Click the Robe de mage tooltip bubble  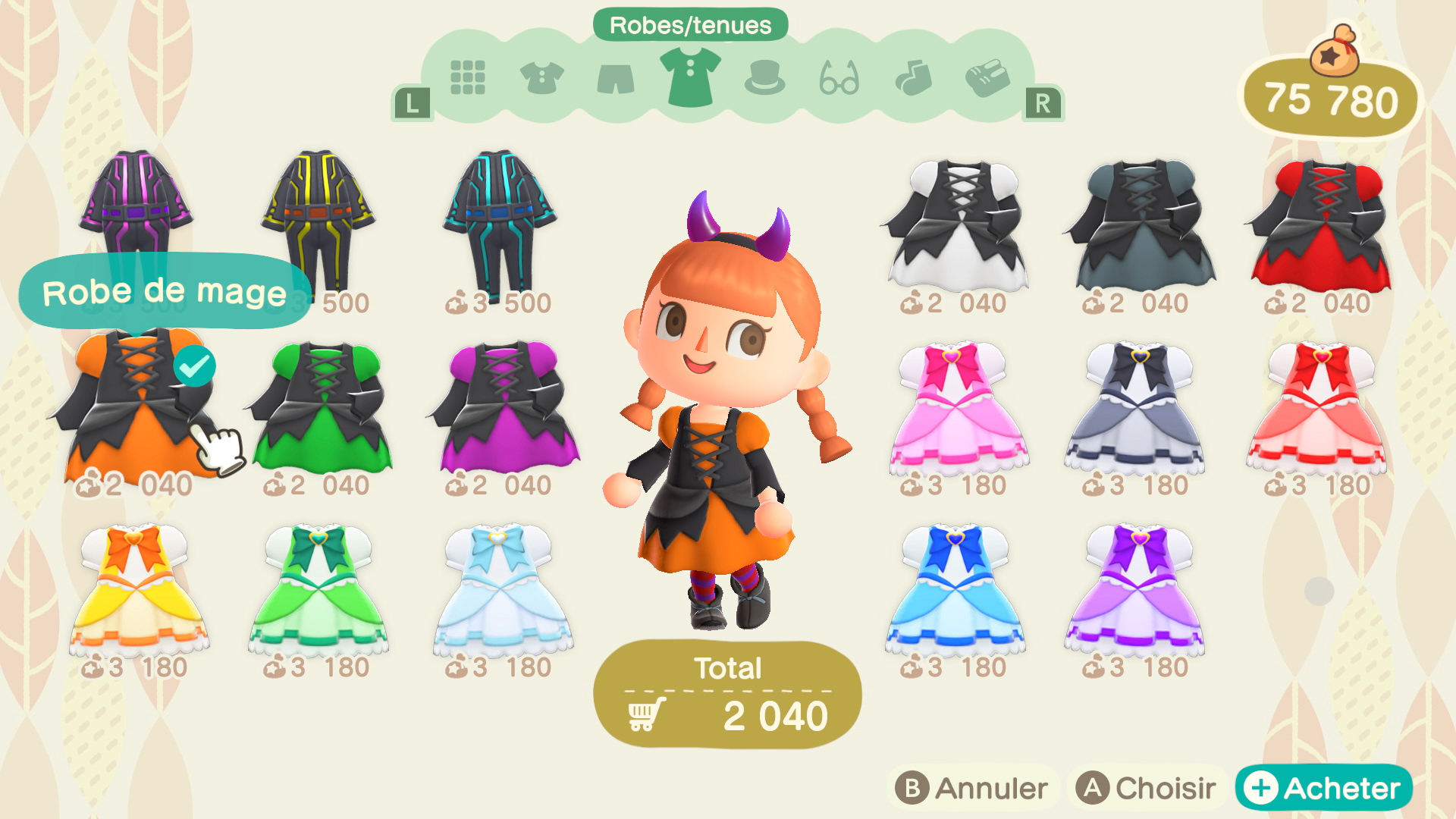tap(163, 290)
